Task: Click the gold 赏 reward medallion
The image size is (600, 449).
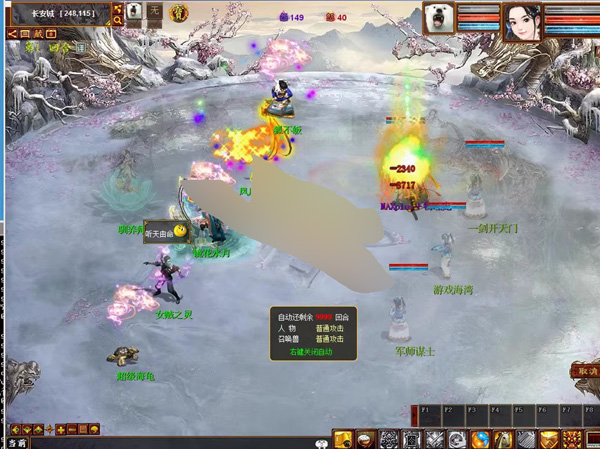Action: coord(179,12)
